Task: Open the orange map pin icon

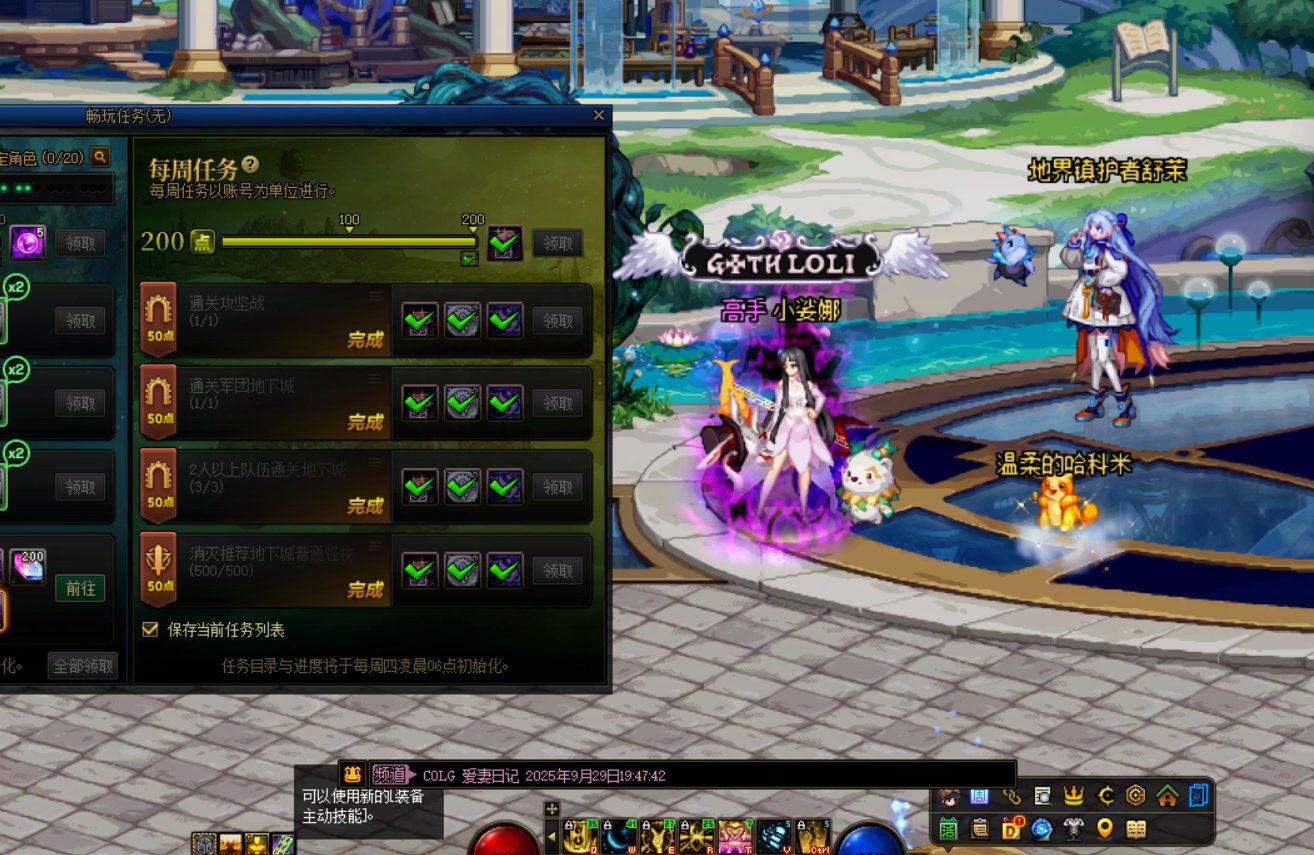Action: [1104, 828]
